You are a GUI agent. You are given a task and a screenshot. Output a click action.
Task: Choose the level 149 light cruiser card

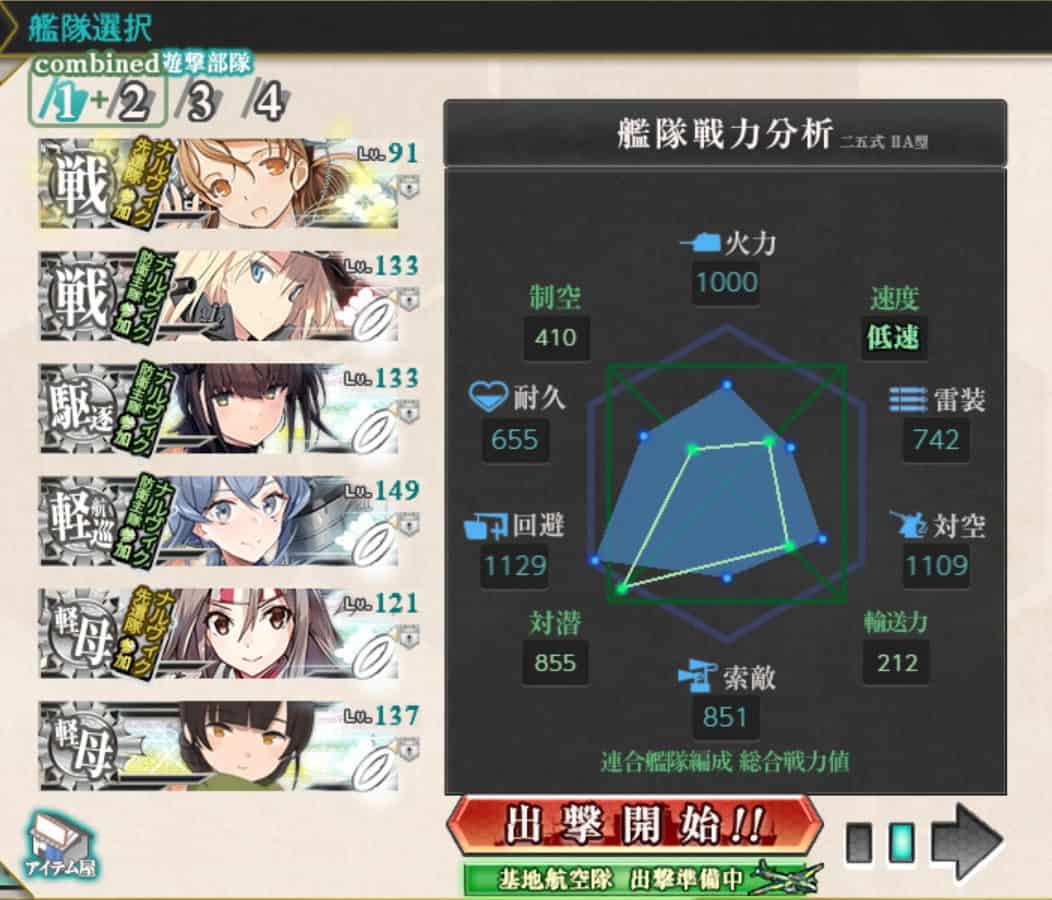coord(228,522)
